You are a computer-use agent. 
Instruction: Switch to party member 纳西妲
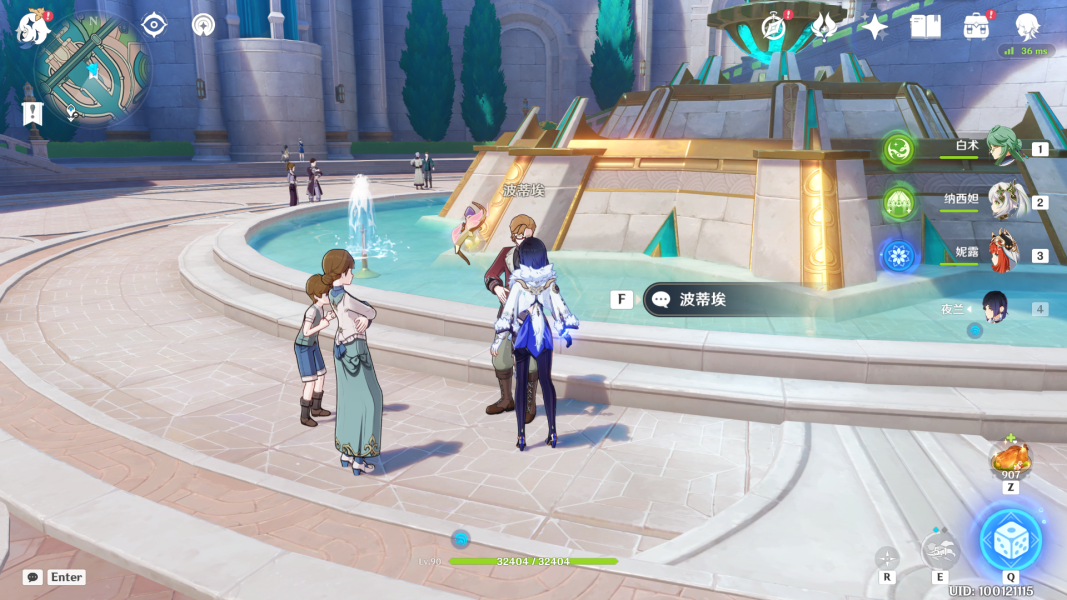click(x=1004, y=201)
